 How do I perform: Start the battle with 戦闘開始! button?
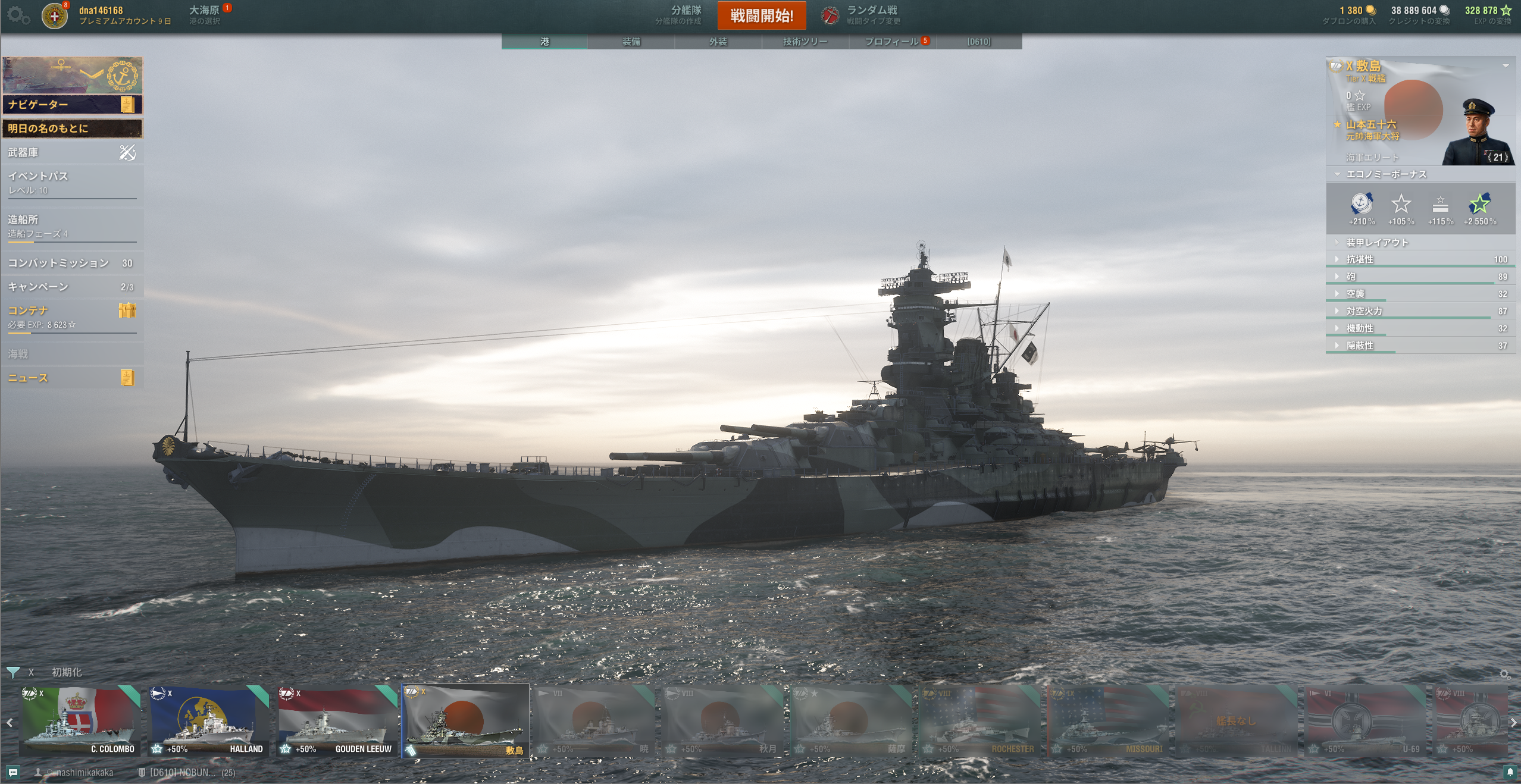[x=761, y=15]
